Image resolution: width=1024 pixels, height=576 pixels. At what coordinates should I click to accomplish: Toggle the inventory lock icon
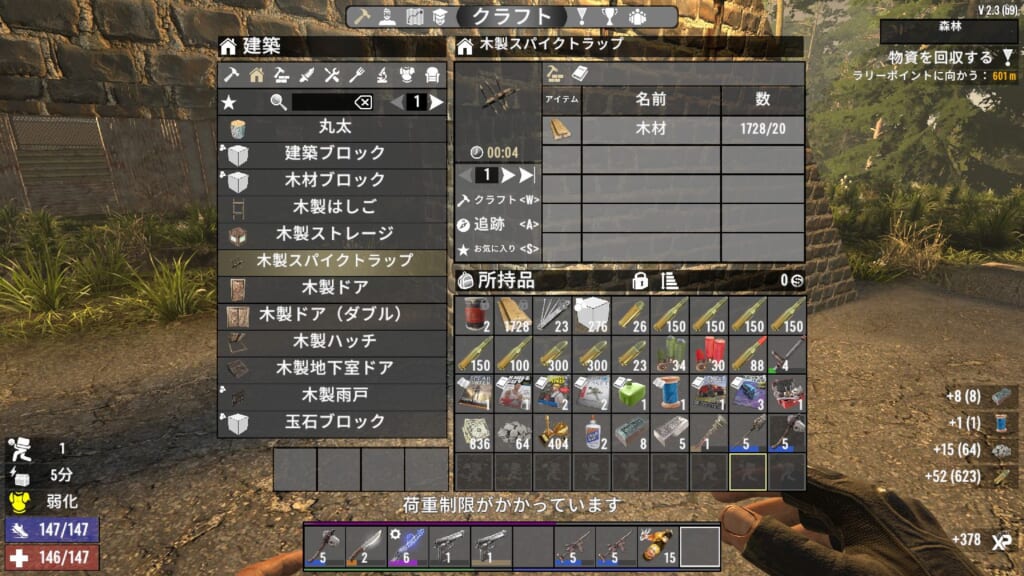coord(639,280)
